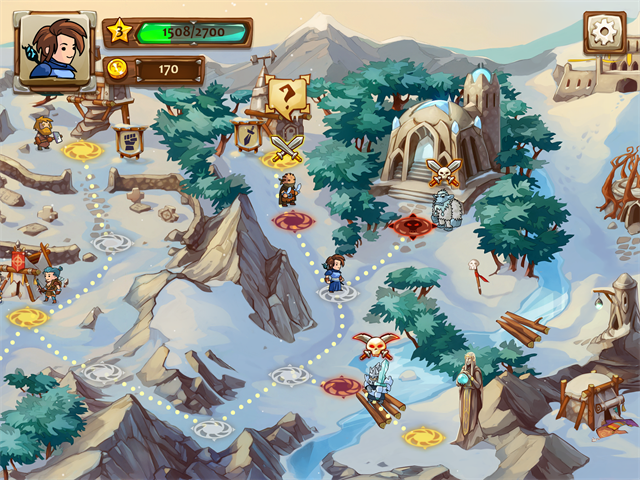The image size is (640, 480).
Task: Open the gear settings menu
Action: pos(604,32)
